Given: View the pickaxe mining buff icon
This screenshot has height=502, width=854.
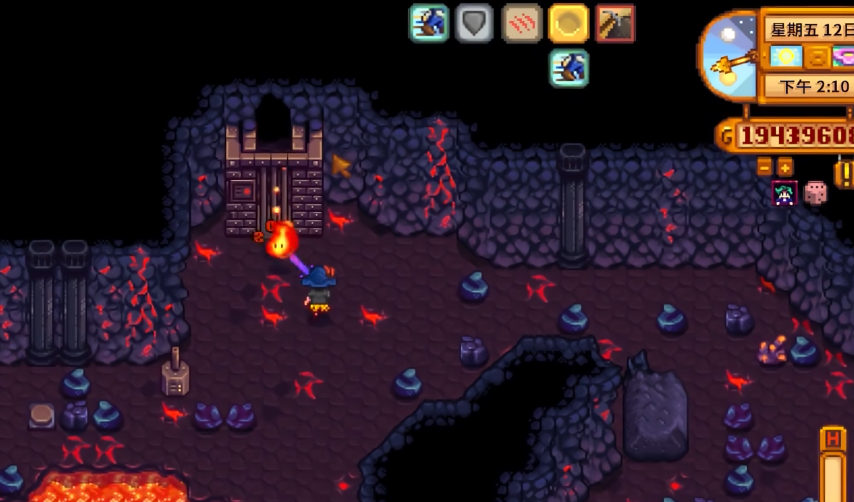Looking at the screenshot, I should pyautogui.click(x=615, y=23).
